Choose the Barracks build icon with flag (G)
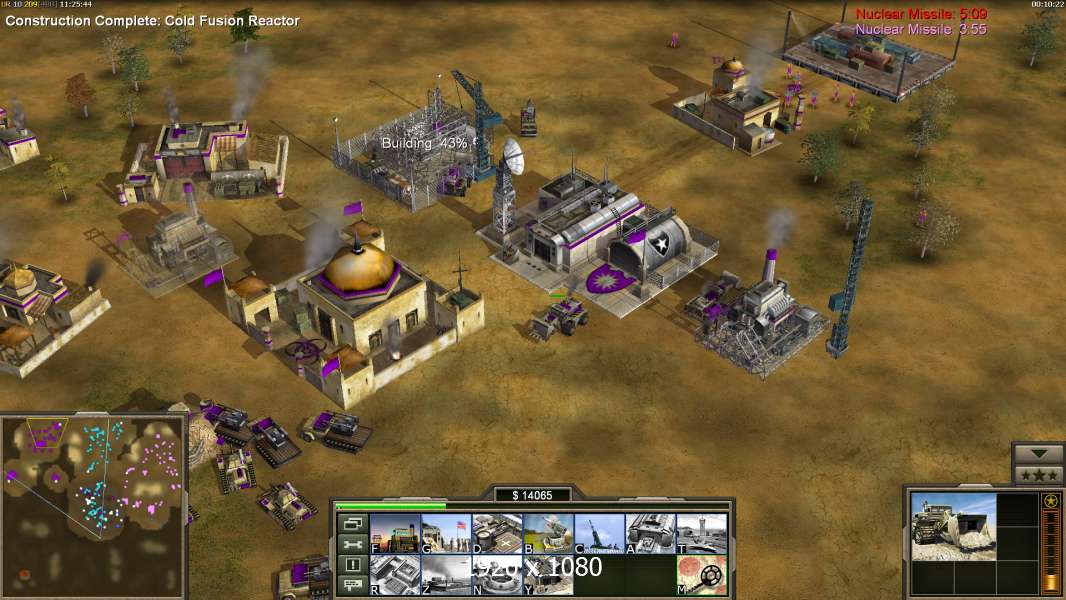1066x600 pixels. coord(446,533)
